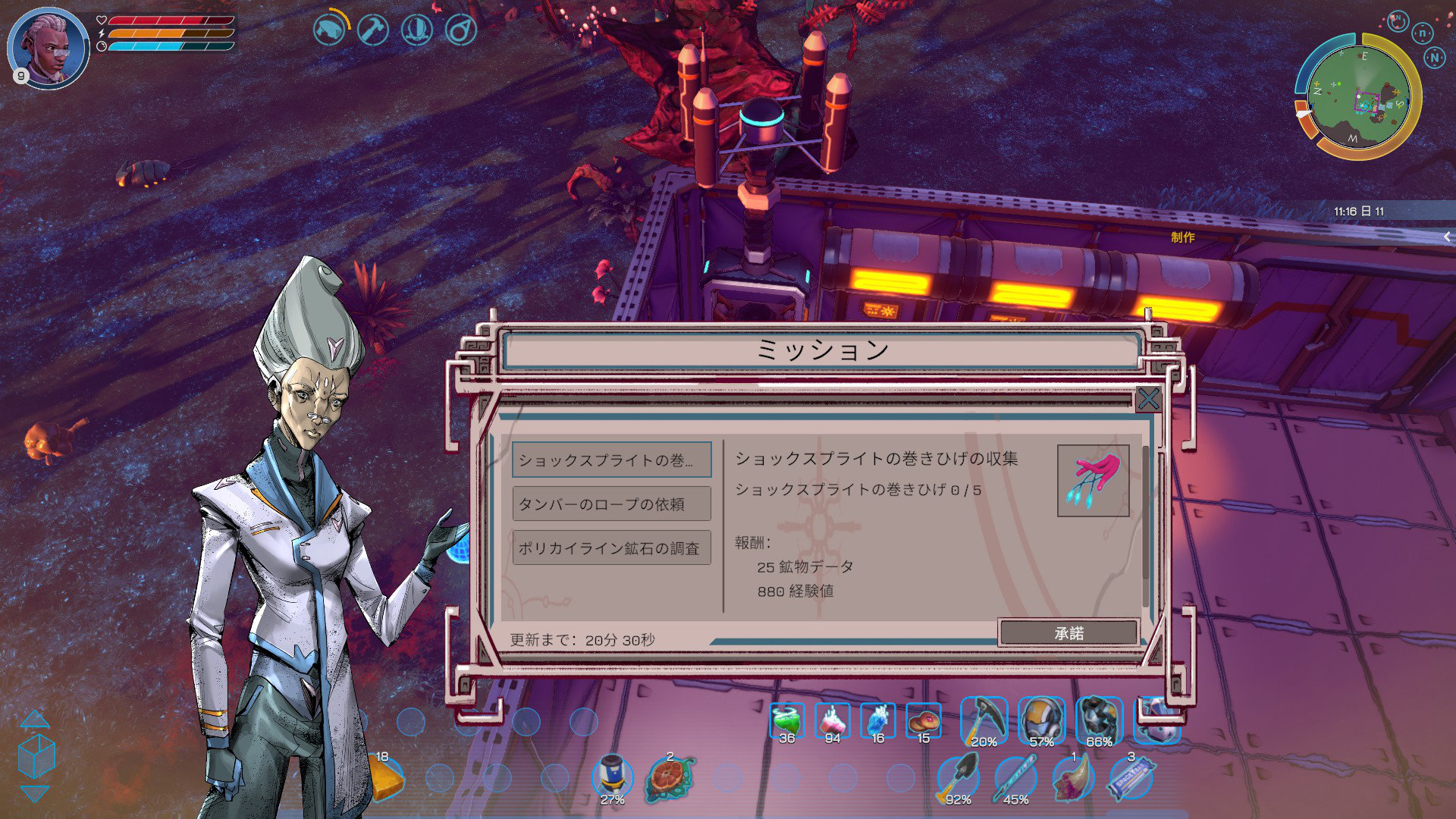
Task: Choose the blue crystal stack of 16
Action: click(878, 721)
